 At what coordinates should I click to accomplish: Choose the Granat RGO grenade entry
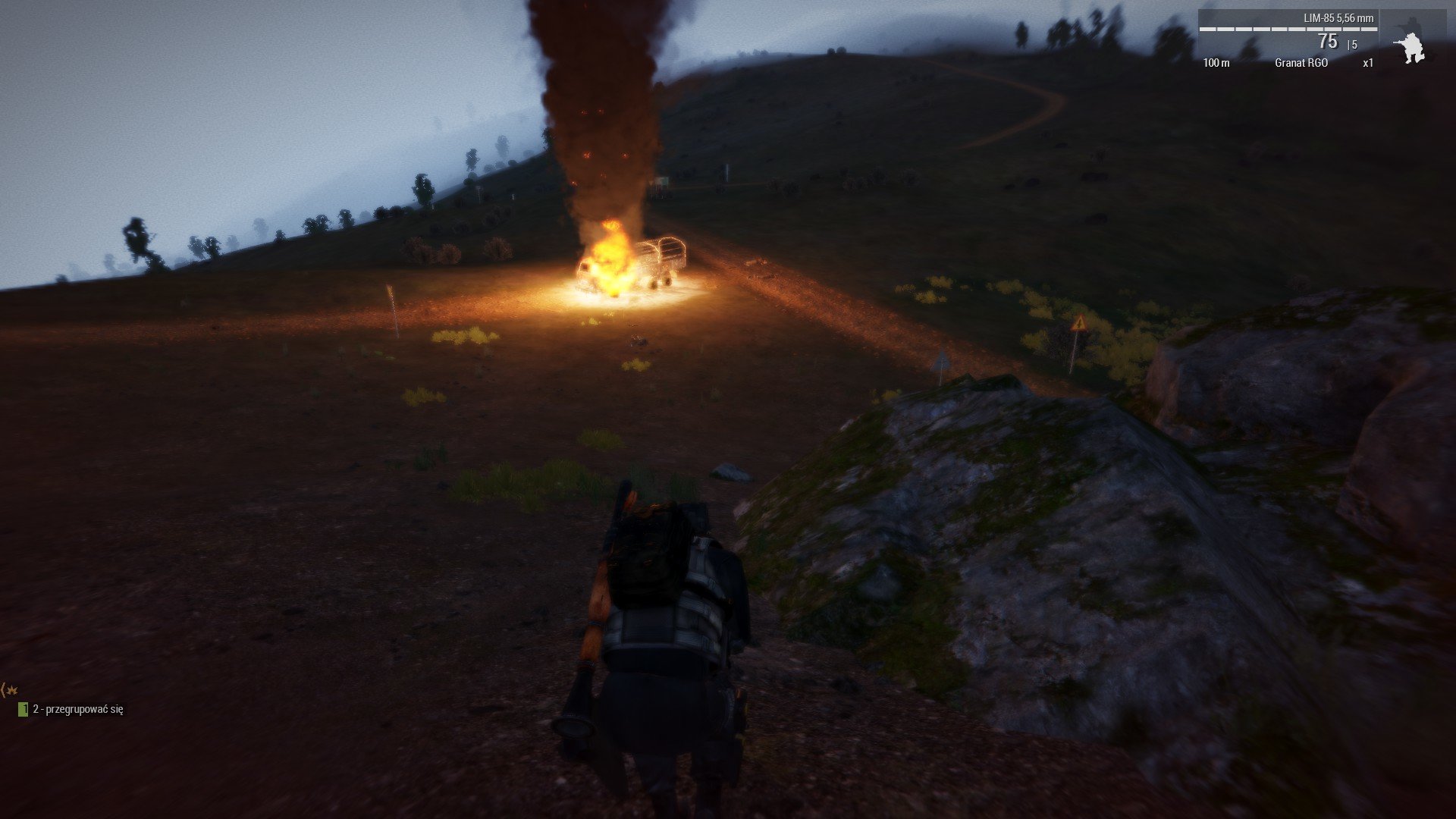(x=1301, y=63)
